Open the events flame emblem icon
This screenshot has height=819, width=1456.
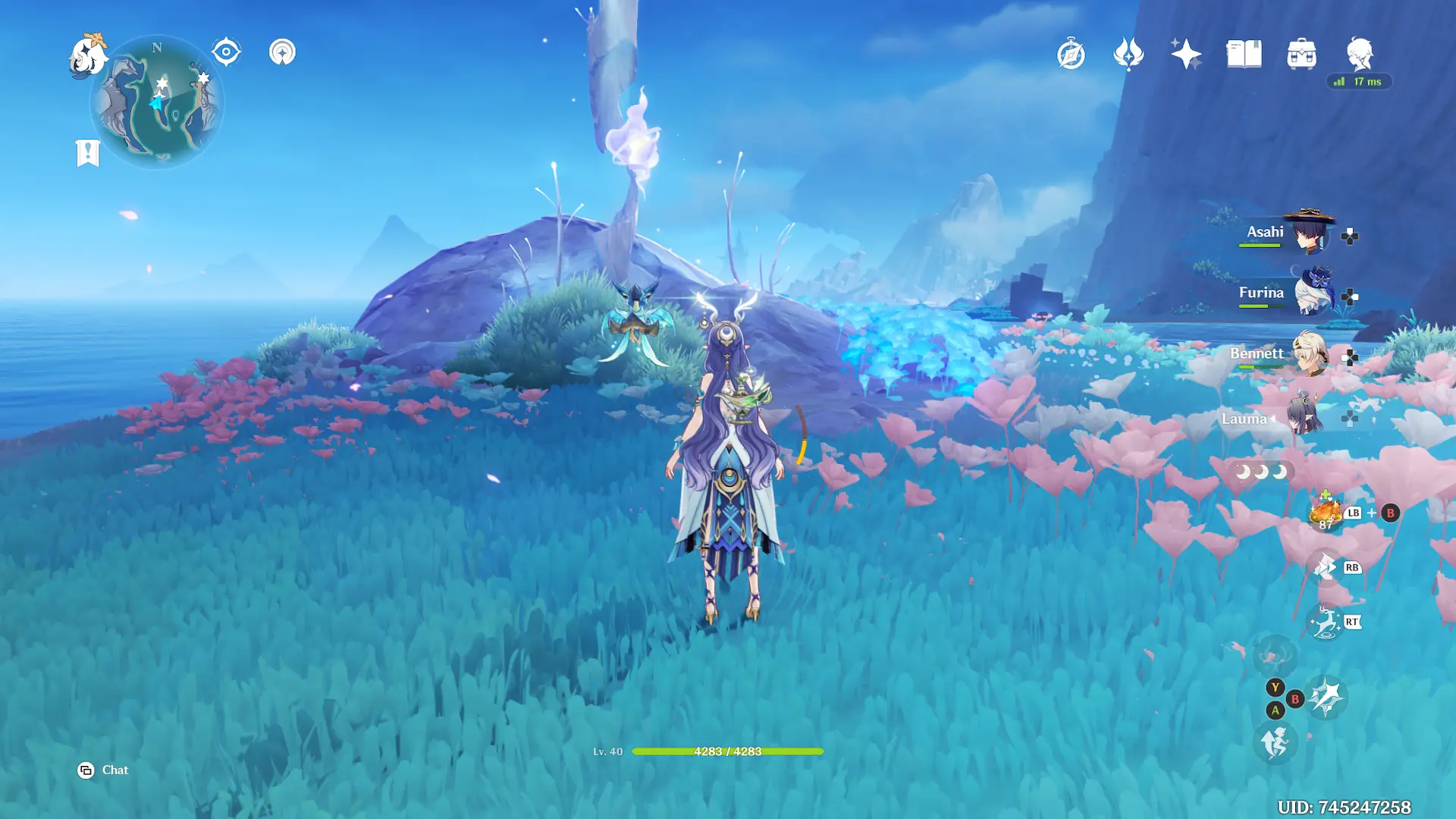click(x=1128, y=55)
